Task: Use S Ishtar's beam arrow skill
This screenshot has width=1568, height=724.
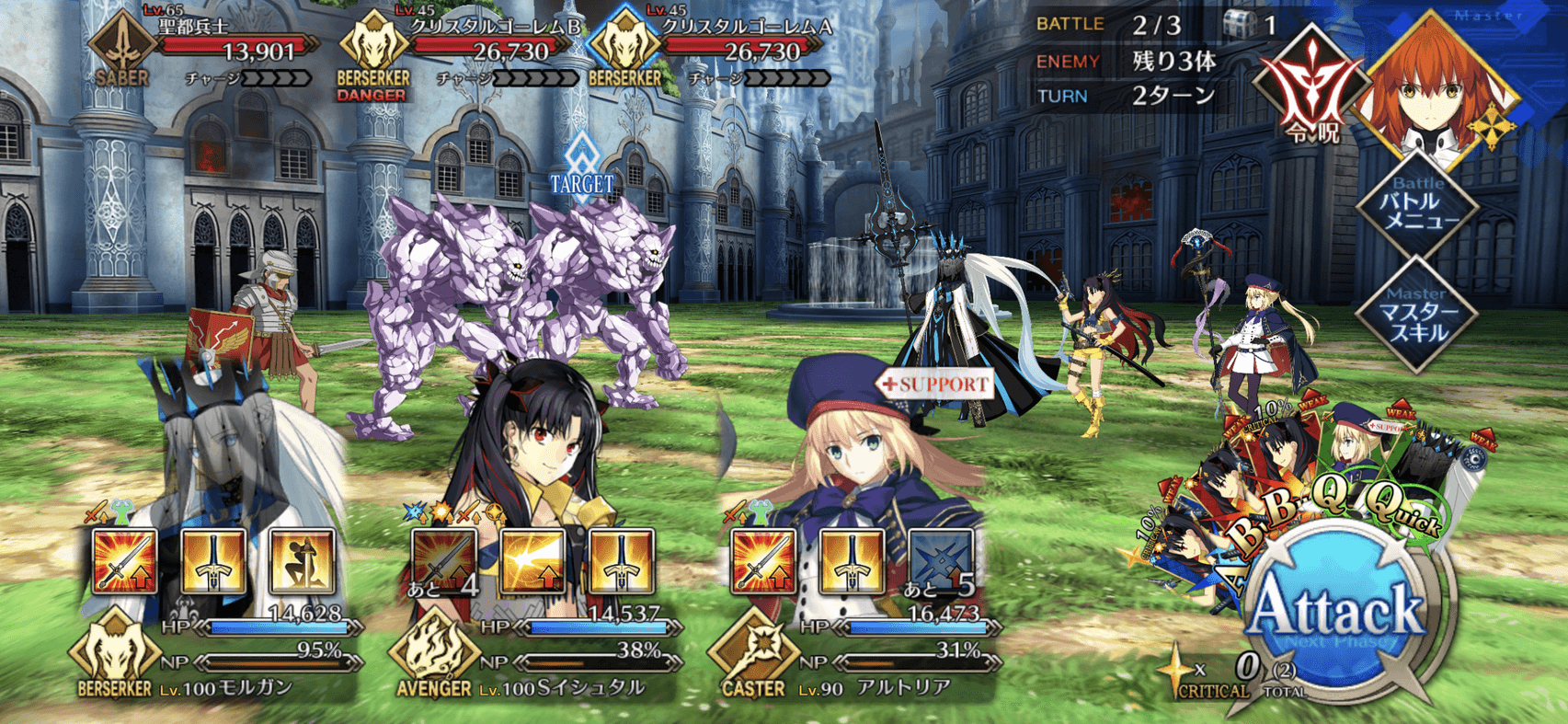Action: point(532,560)
